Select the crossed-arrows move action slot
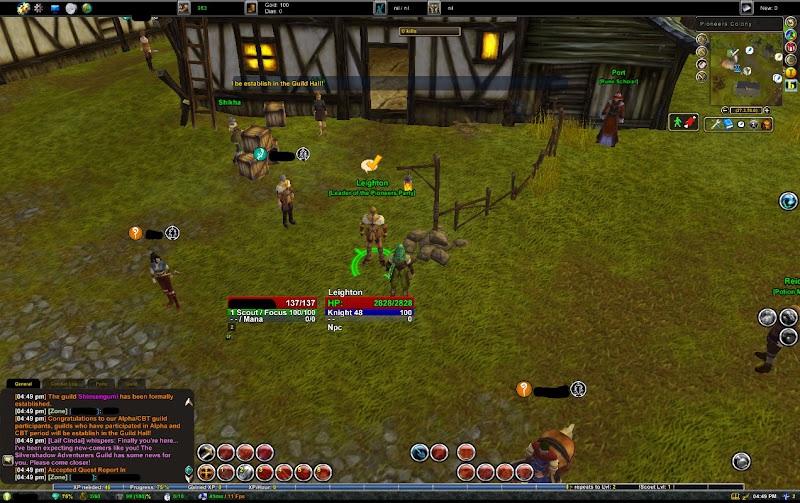The image size is (800, 503). click(207, 471)
